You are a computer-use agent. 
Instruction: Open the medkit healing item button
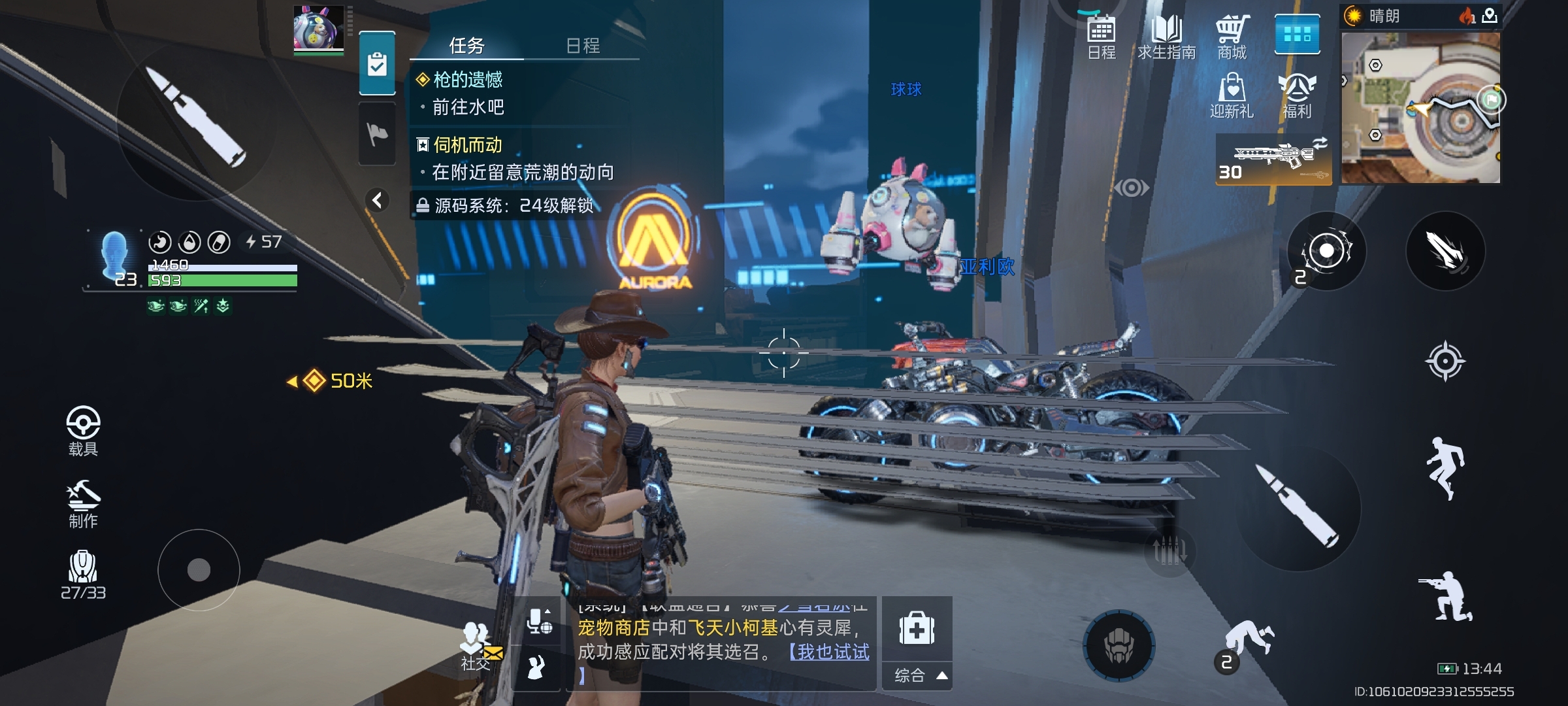click(x=917, y=629)
